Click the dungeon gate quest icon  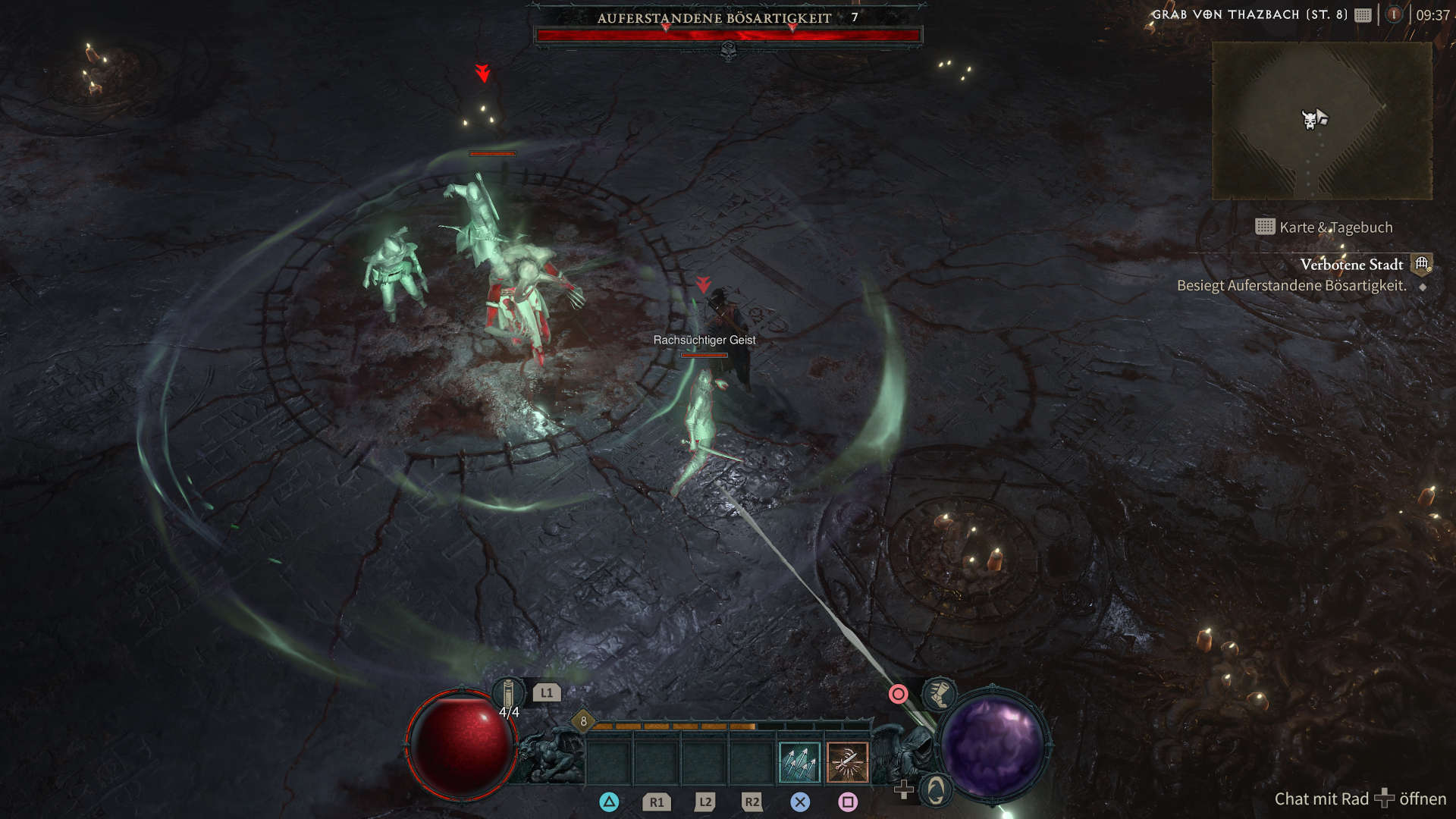pos(1422,264)
